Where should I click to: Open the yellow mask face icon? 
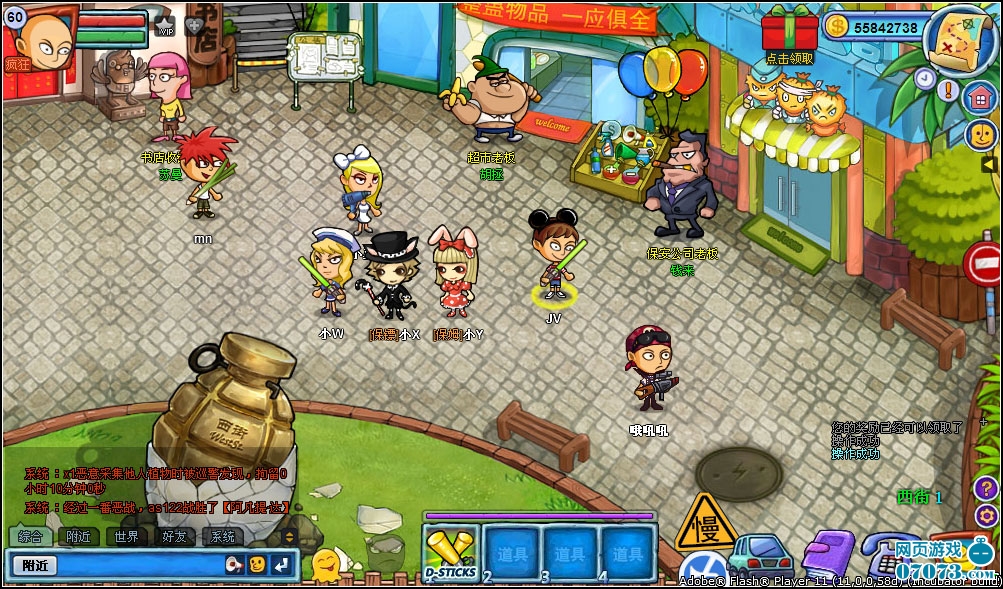[980, 134]
